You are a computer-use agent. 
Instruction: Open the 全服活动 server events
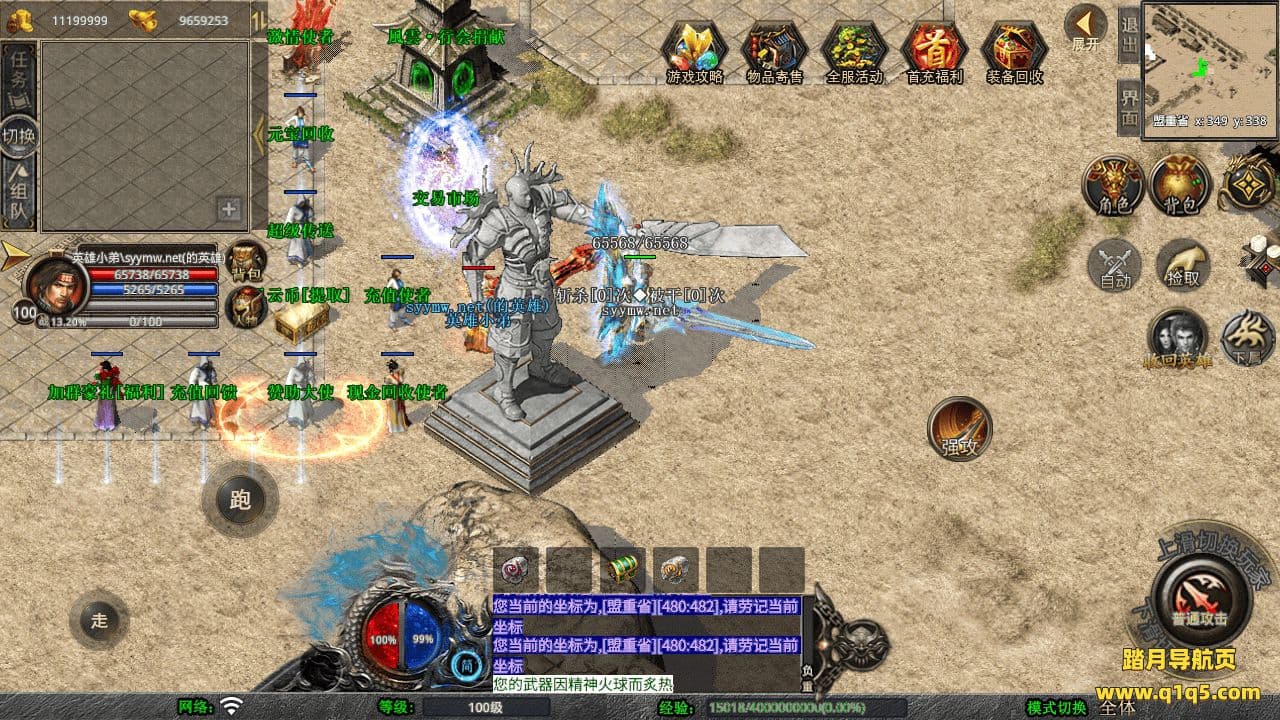point(854,50)
